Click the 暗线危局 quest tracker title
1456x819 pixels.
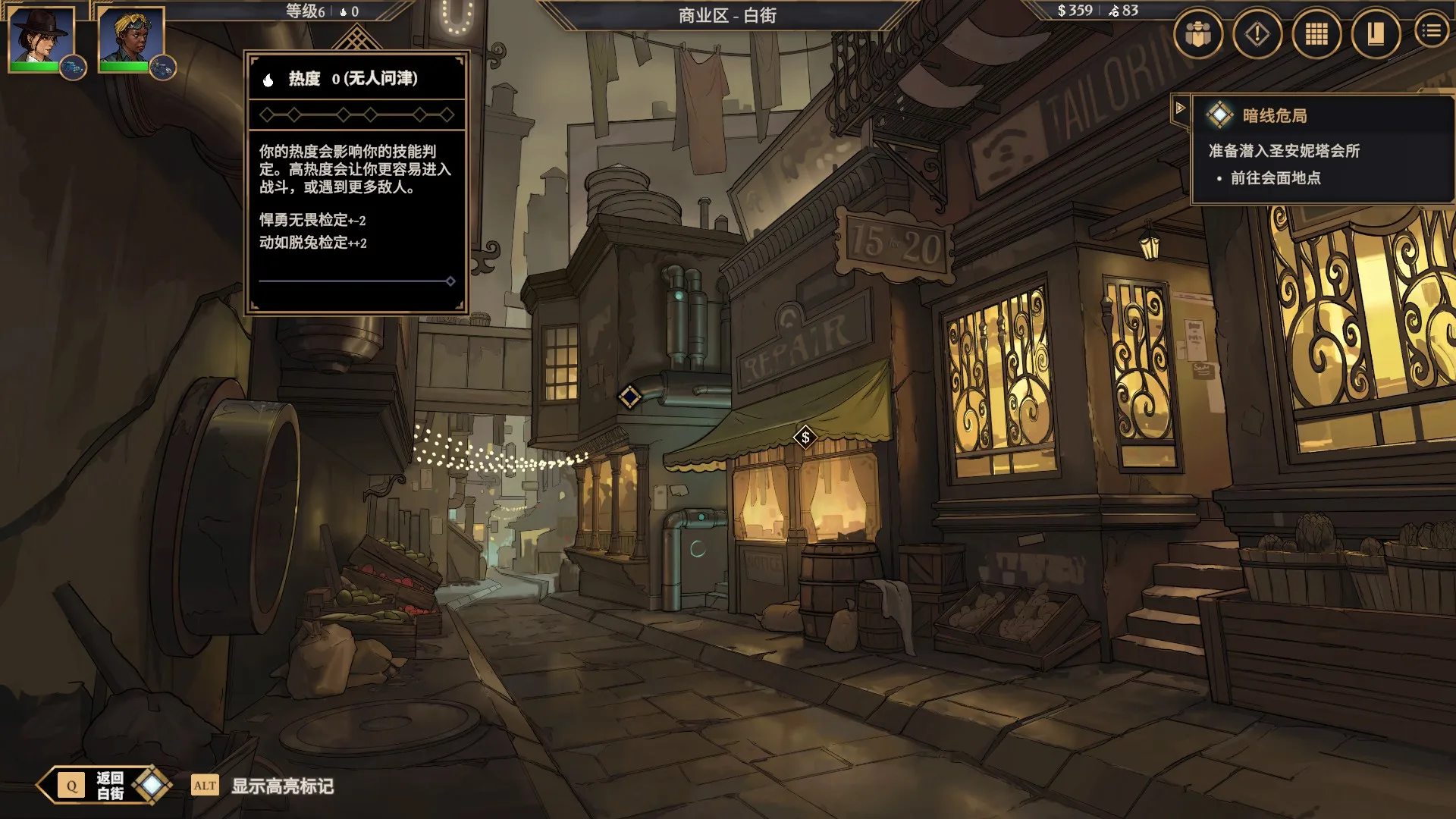coord(1274,115)
